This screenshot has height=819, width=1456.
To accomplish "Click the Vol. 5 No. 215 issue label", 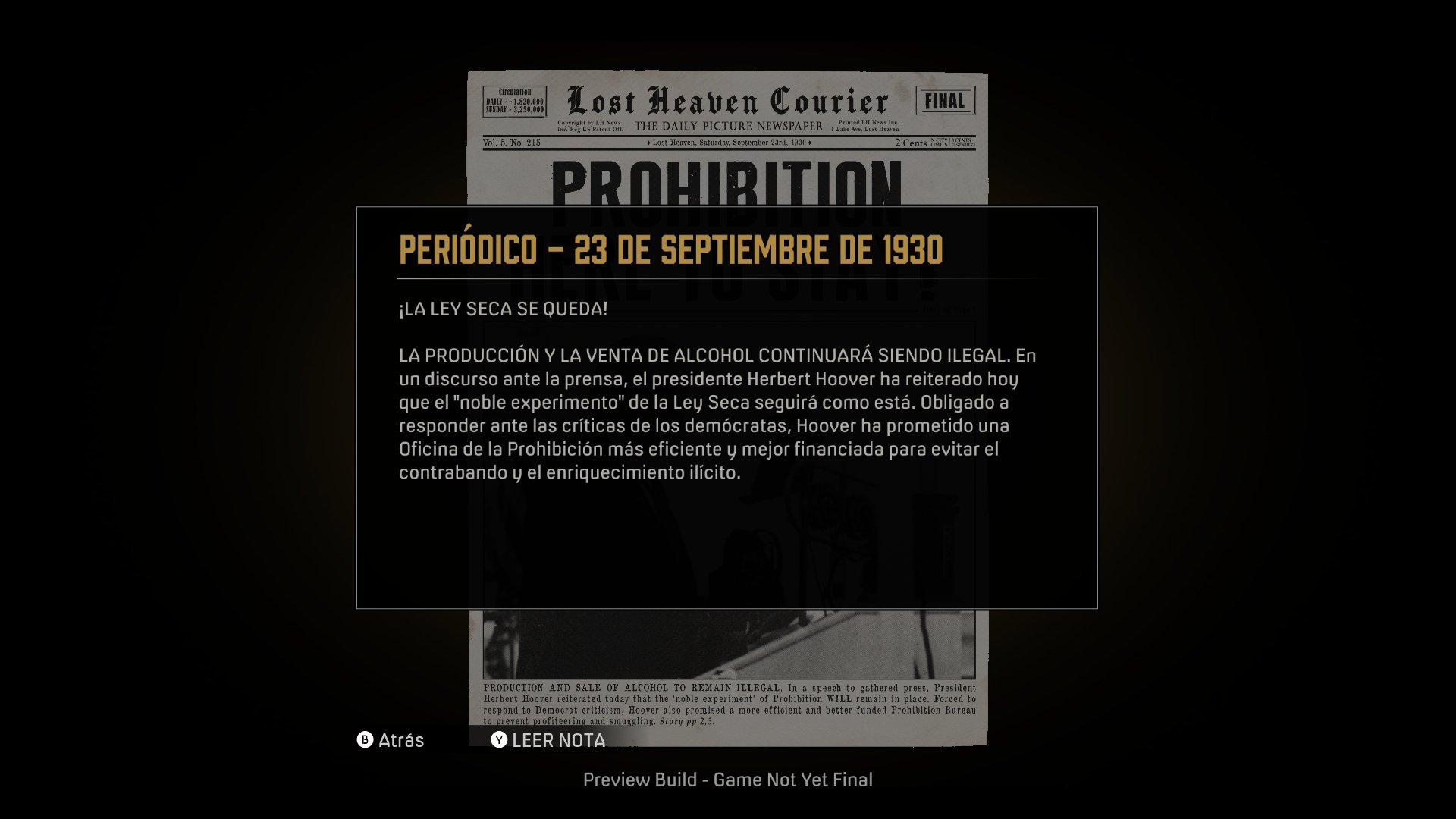I will [x=512, y=143].
